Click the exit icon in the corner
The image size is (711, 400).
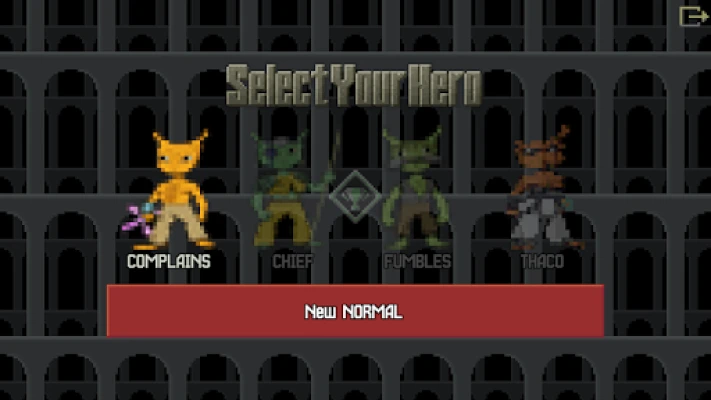tap(692, 16)
